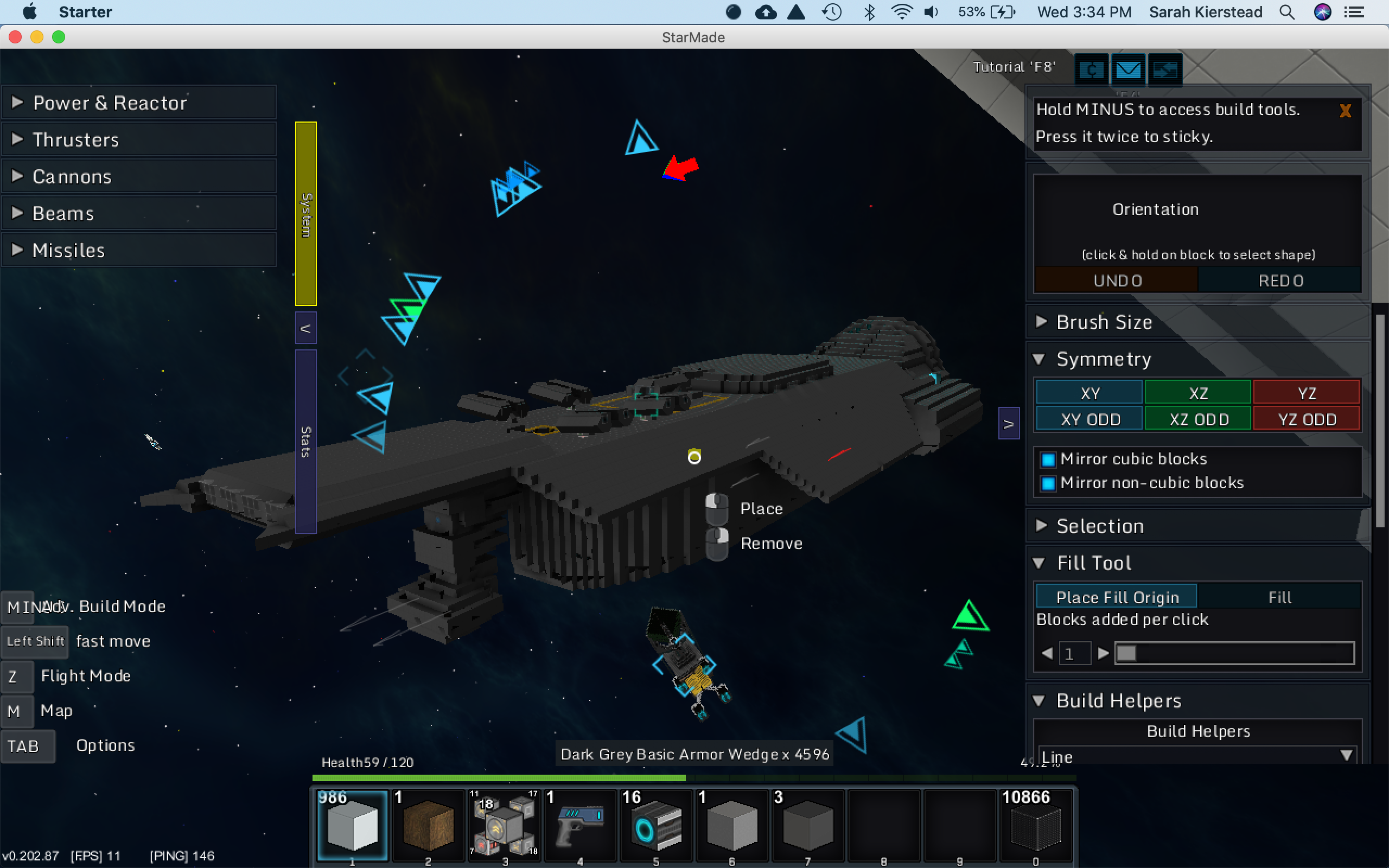Image resolution: width=1389 pixels, height=868 pixels.
Task: Click the UNDO button
Action: point(1117,280)
